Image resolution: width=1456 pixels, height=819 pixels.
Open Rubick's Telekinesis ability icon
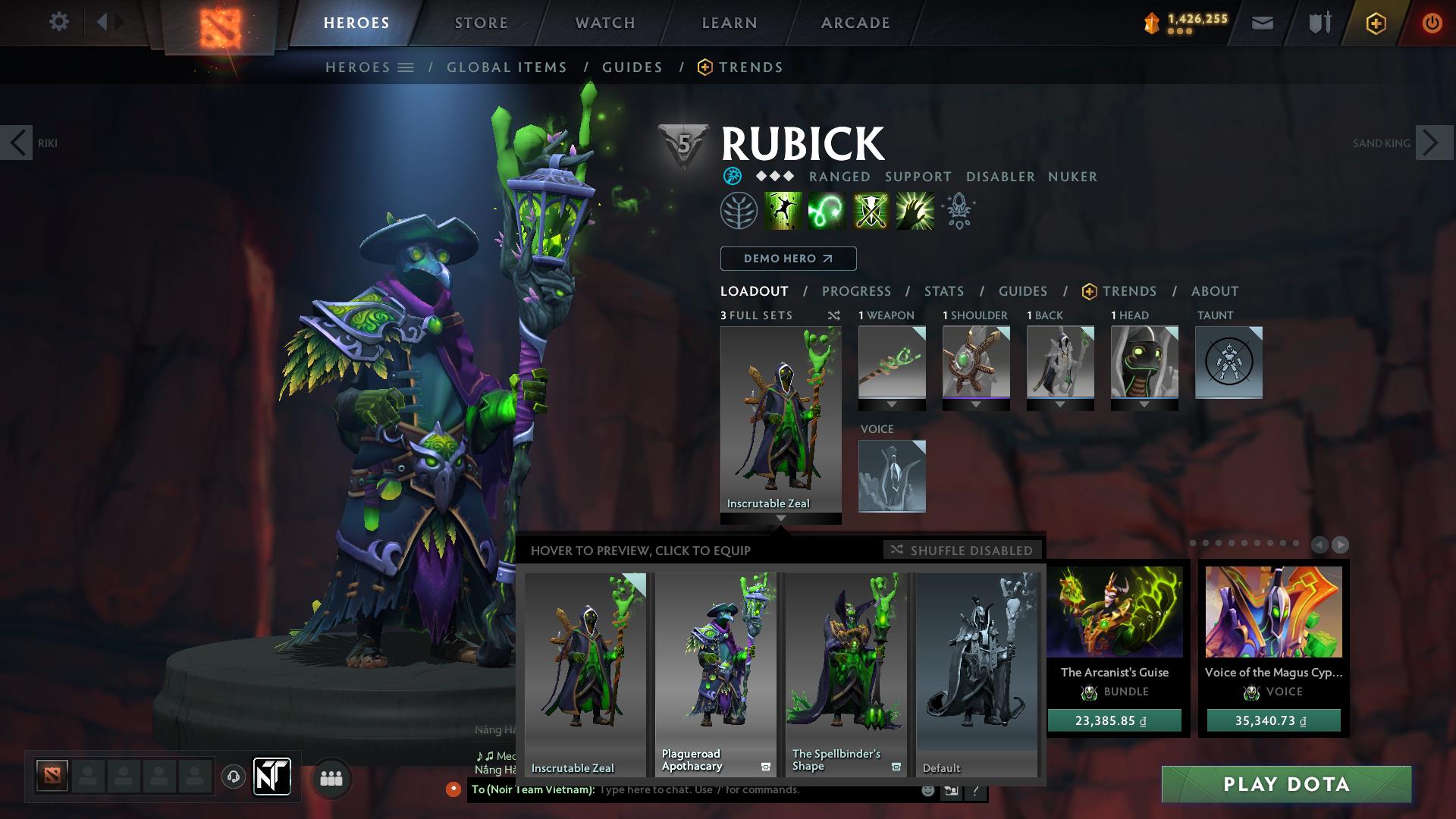[782, 211]
